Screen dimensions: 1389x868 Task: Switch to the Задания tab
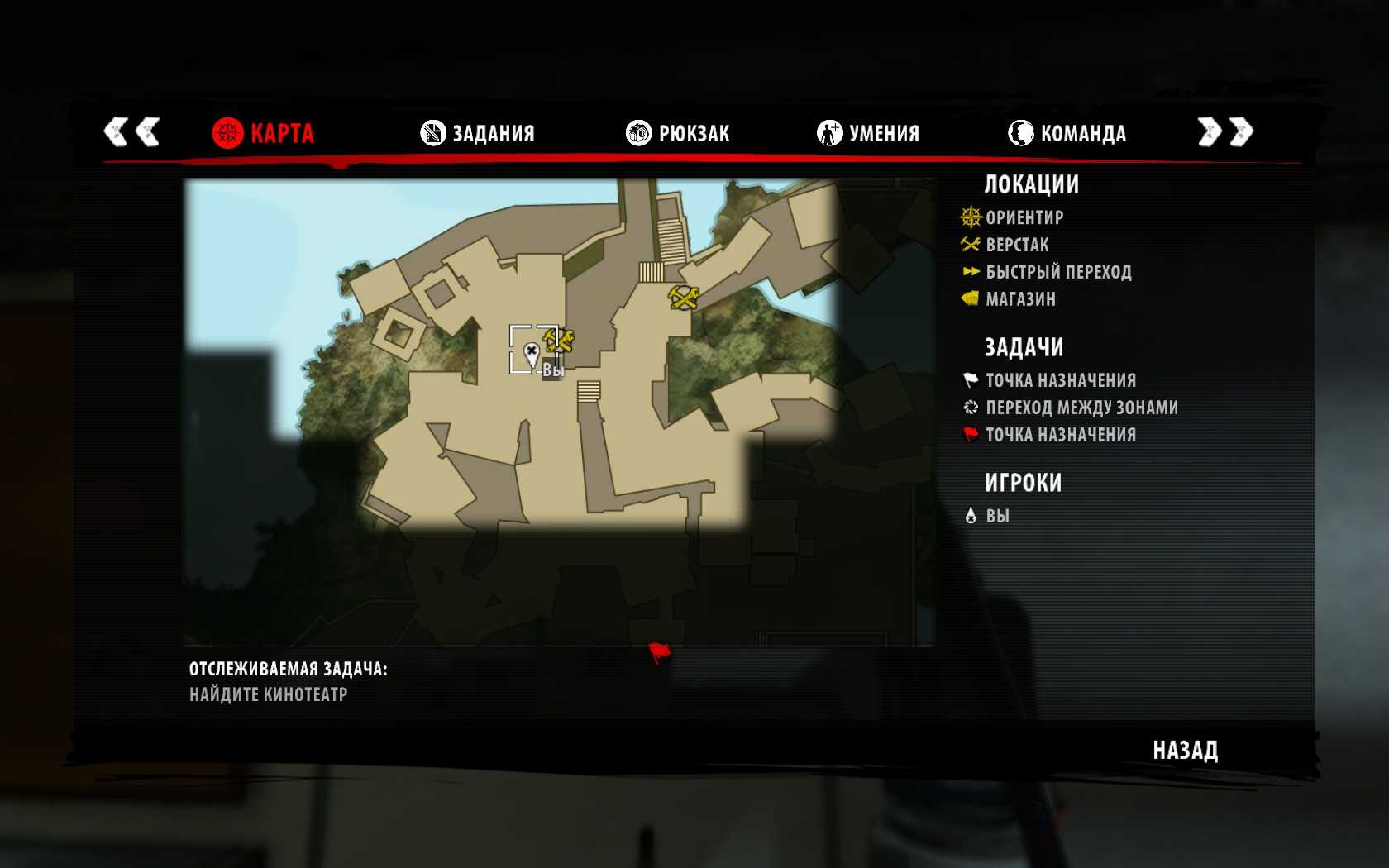(x=478, y=133)
